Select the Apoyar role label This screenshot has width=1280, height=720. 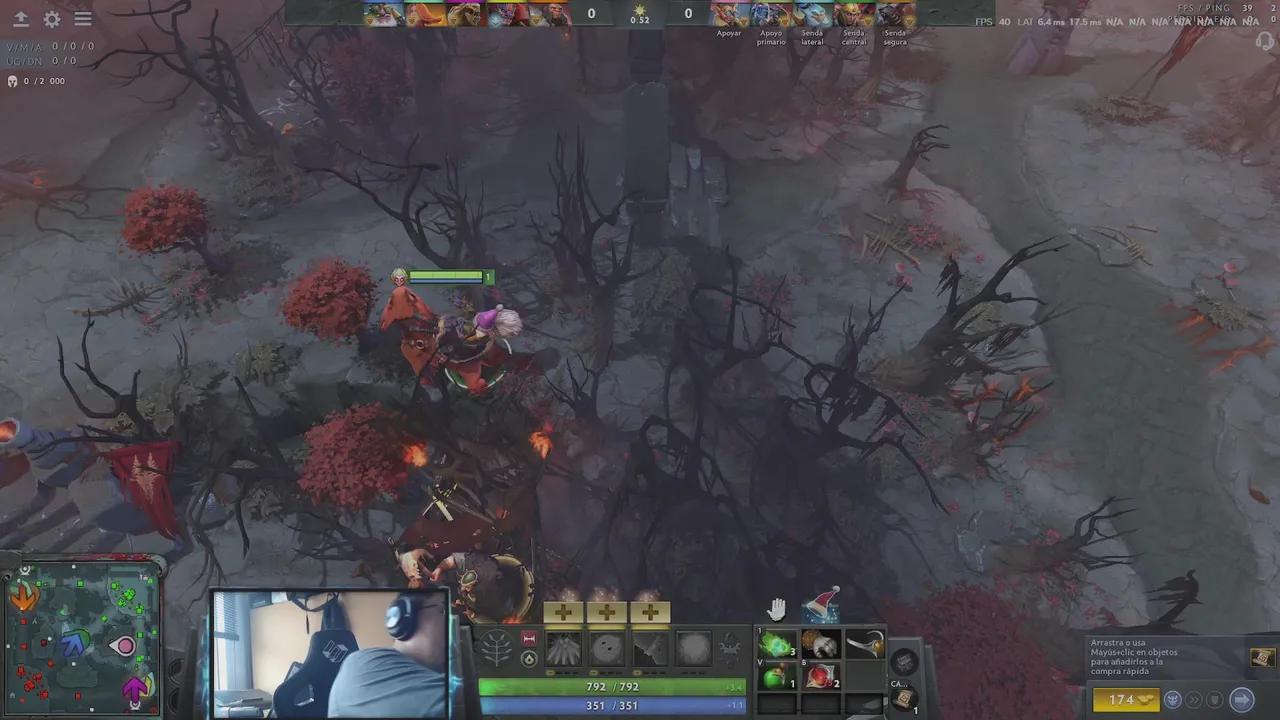(x=729, y=33)
